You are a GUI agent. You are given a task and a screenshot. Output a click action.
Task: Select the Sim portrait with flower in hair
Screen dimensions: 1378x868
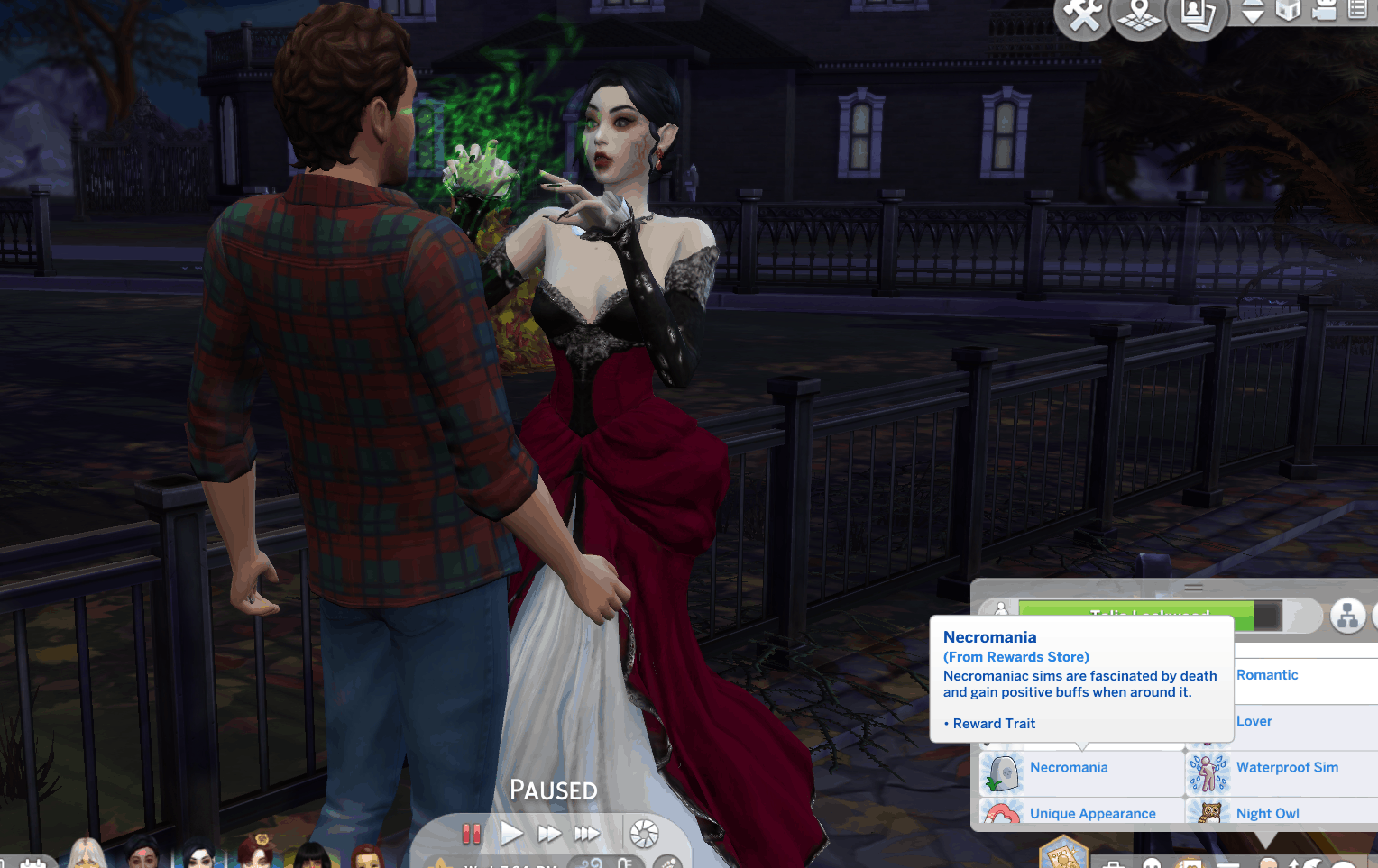click(x=257, y=854)
